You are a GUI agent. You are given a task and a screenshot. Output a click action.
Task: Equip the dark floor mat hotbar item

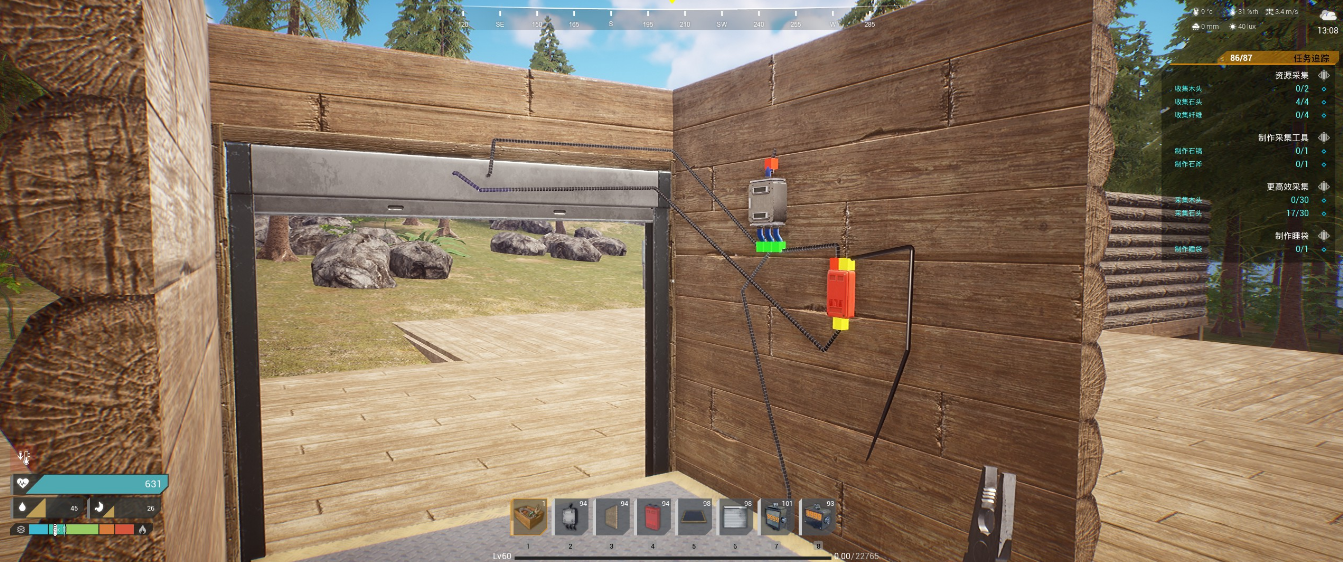694,518
